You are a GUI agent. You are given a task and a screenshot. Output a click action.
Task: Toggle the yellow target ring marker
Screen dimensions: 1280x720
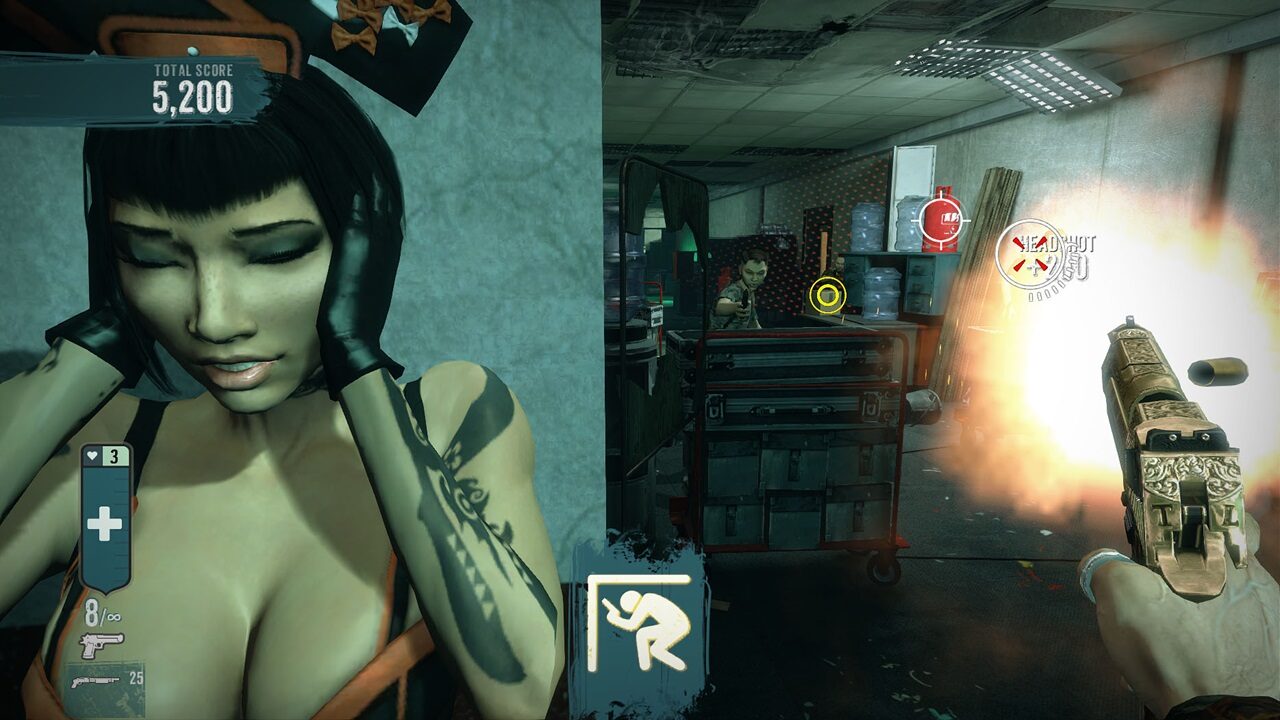click(828, 295)
